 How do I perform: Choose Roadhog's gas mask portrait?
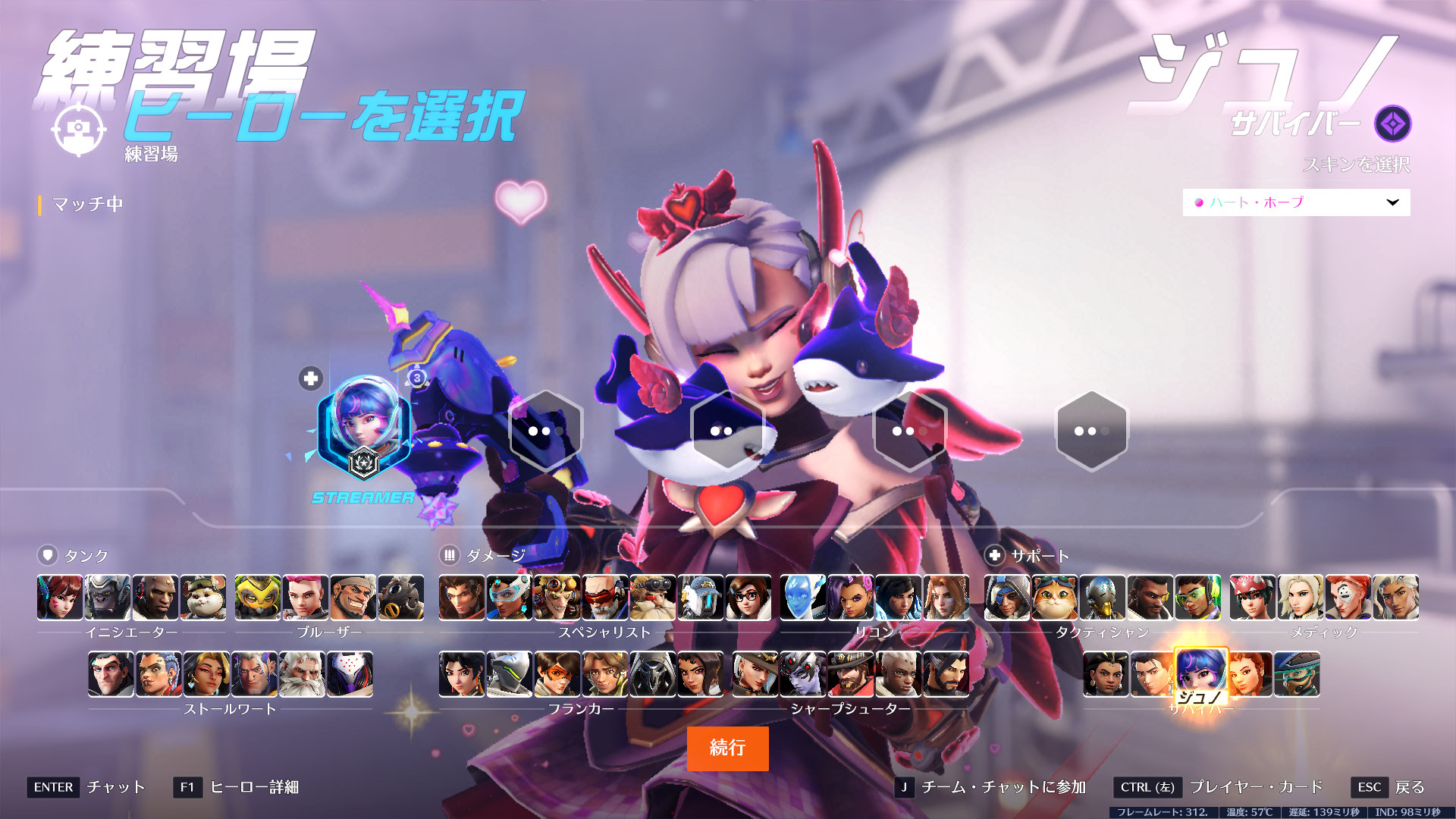tap(400, 597)
